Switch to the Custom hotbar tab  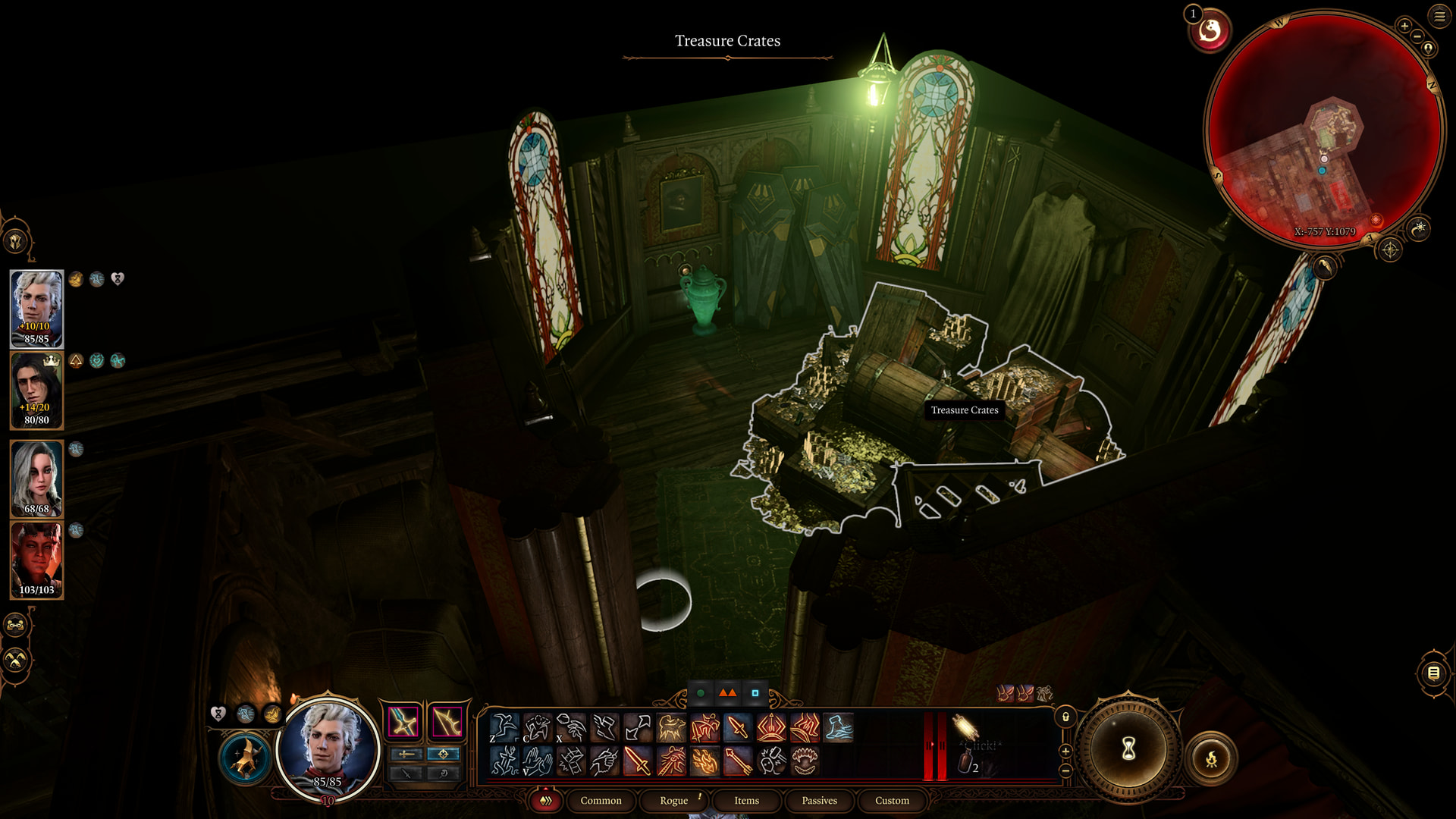pos(892,800)
